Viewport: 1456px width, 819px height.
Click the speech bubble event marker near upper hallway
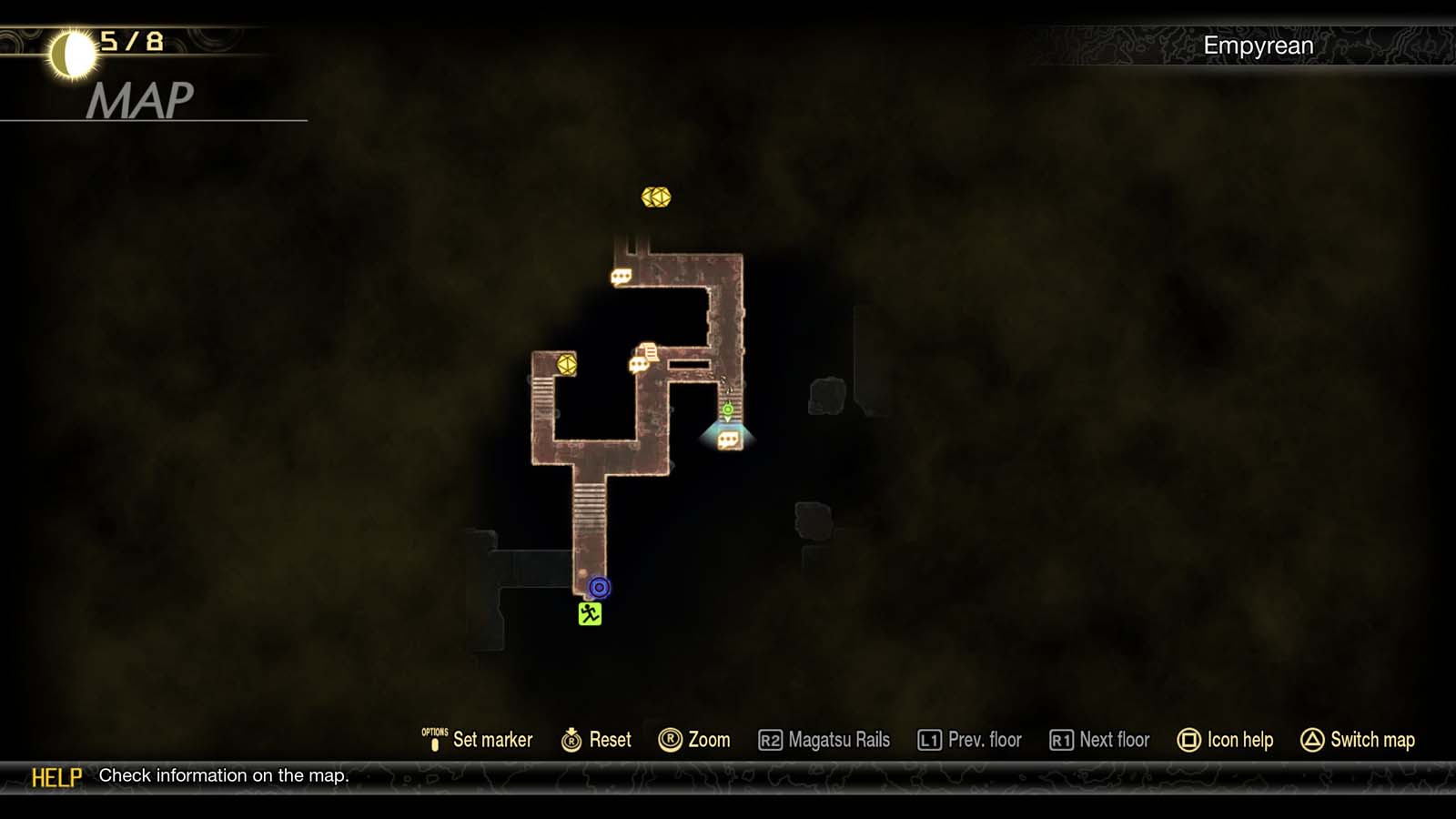623,275
